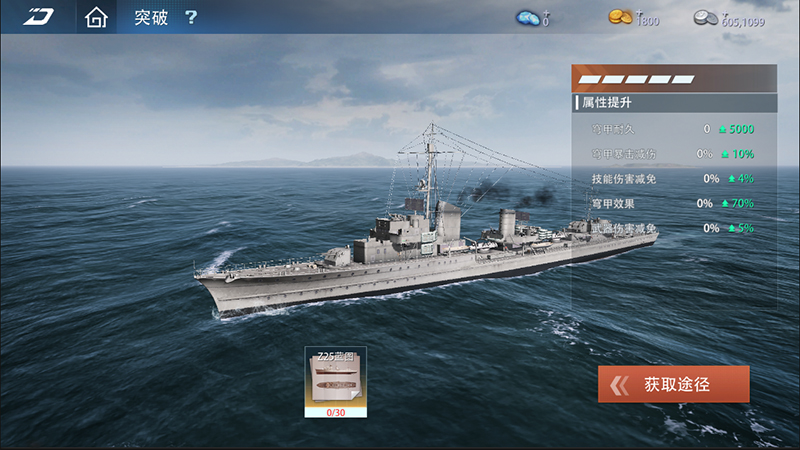
Task: Tap the blue gem currency icon
Action: 528,17
